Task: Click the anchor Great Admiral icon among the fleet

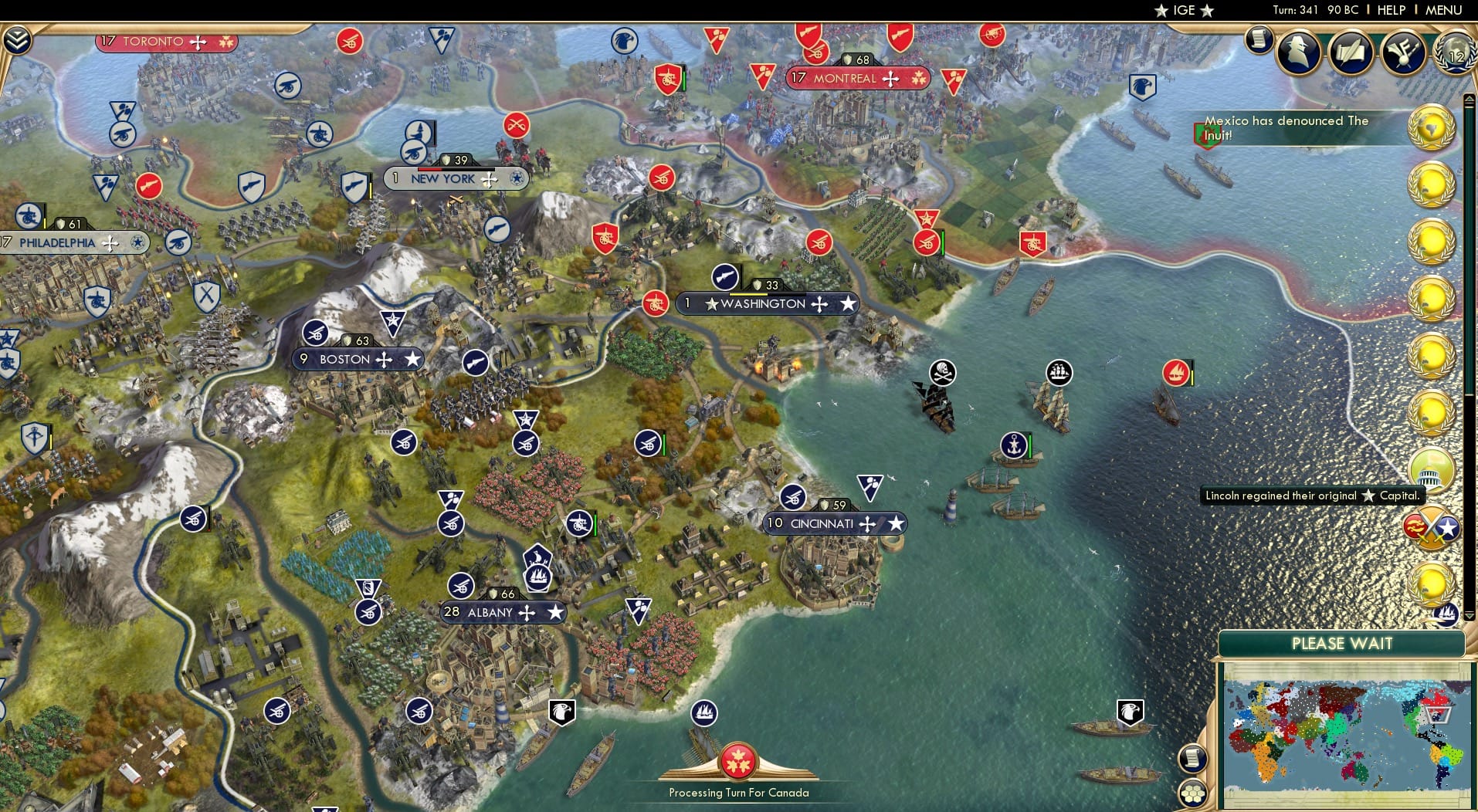Action: (x=1012, y=445)
